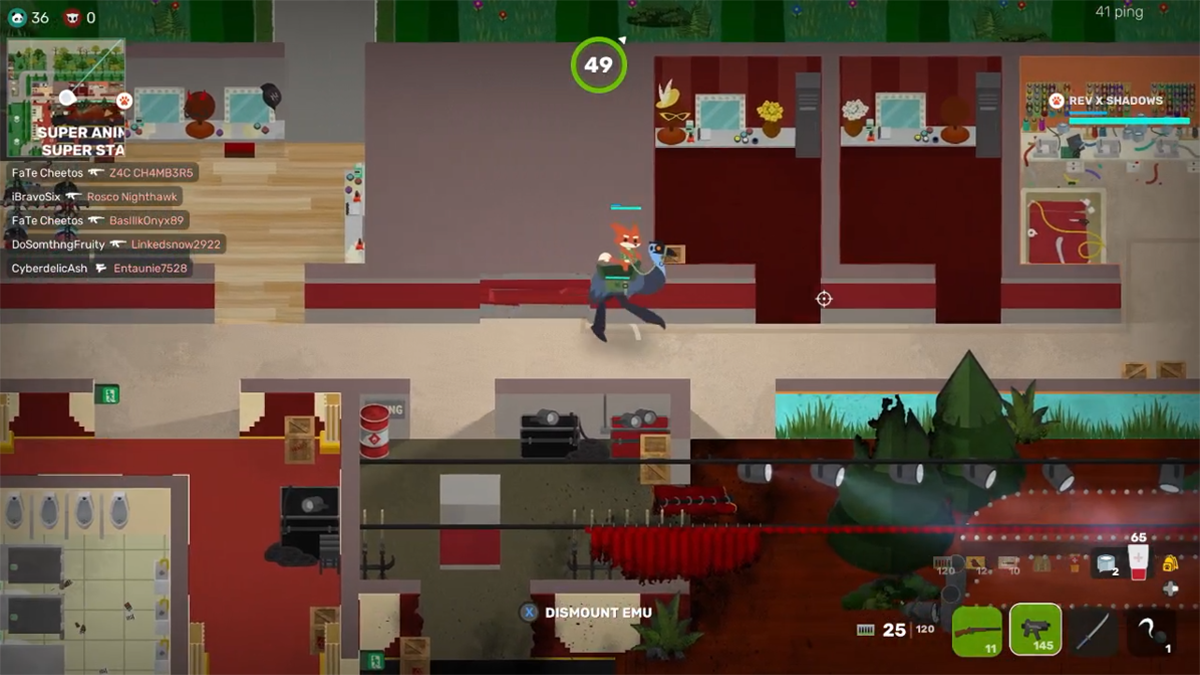The width and height of the screenshot is (1200, 675).
Task: Switch to the SMG slot showing 145
Action: point(1035,630)
